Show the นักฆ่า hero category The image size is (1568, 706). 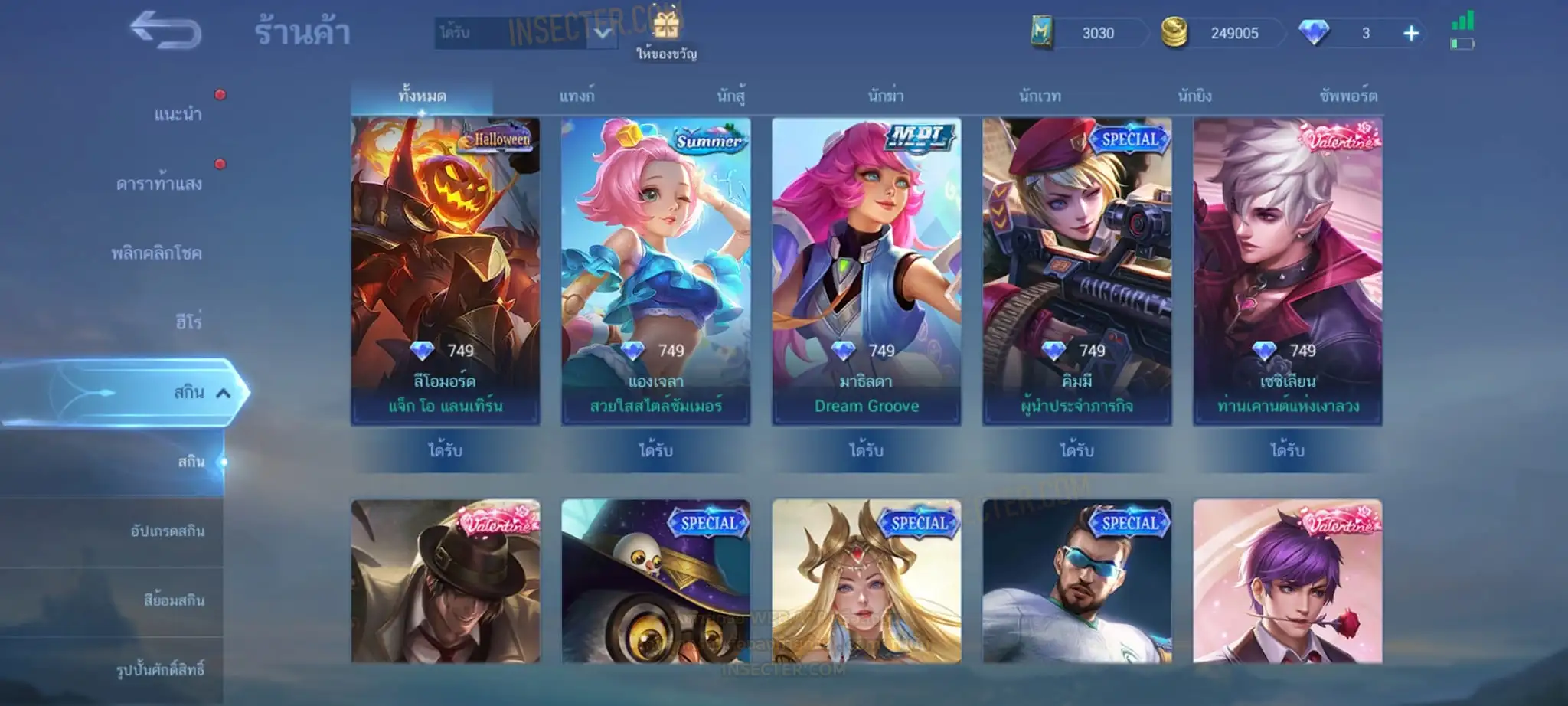pos(886,96)
